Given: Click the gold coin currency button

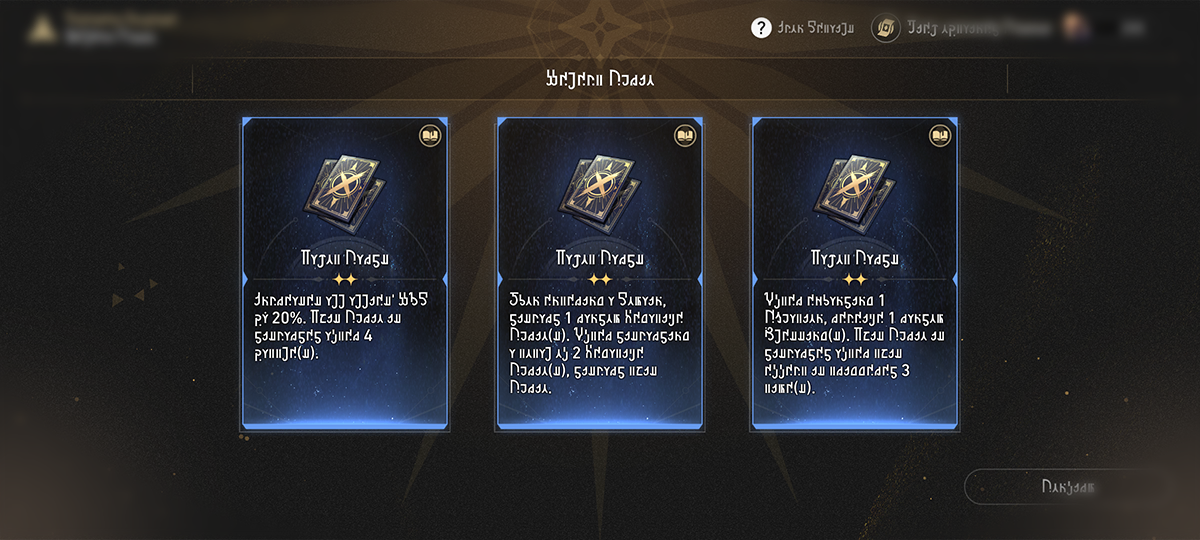Looking at the screenshot, I should (886, 28).
